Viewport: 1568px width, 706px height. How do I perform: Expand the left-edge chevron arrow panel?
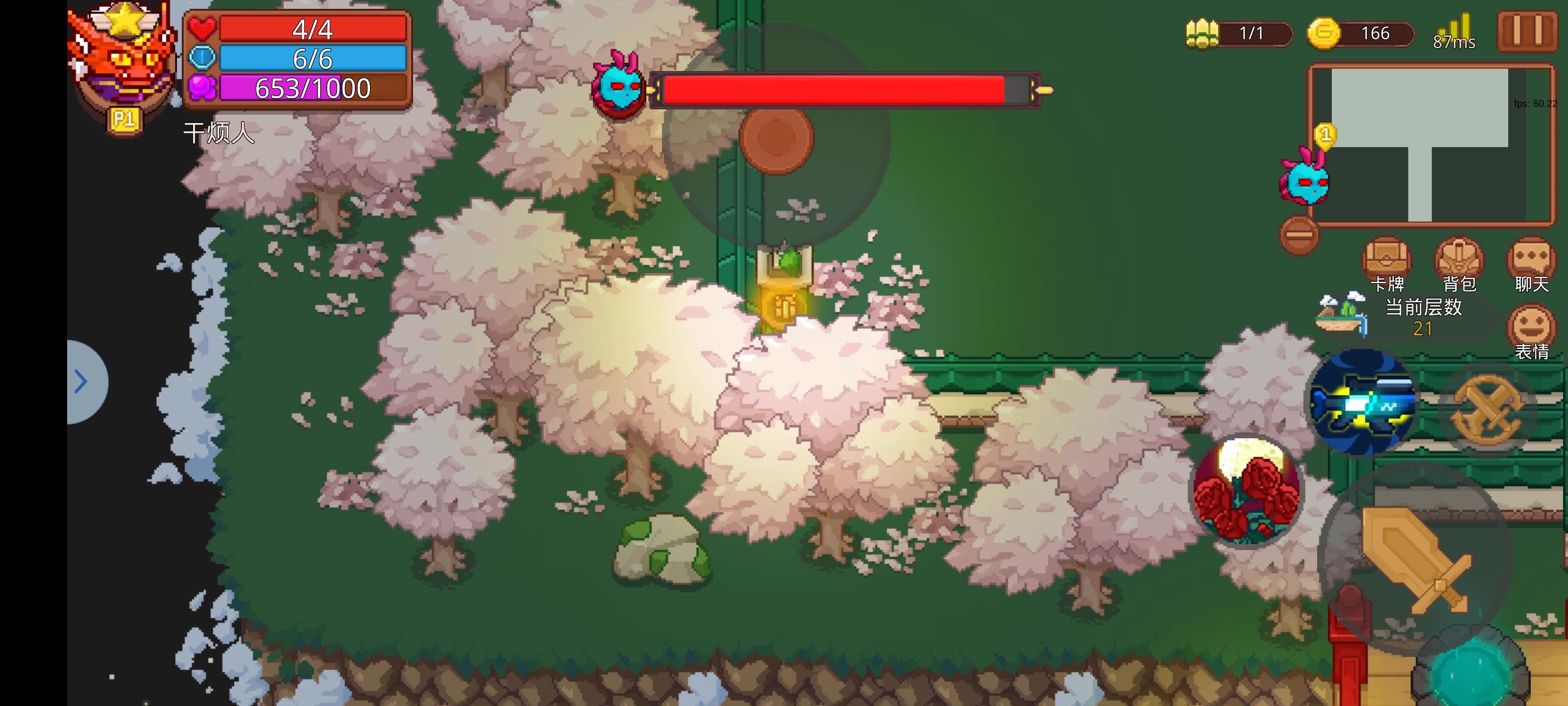(81, 381)
